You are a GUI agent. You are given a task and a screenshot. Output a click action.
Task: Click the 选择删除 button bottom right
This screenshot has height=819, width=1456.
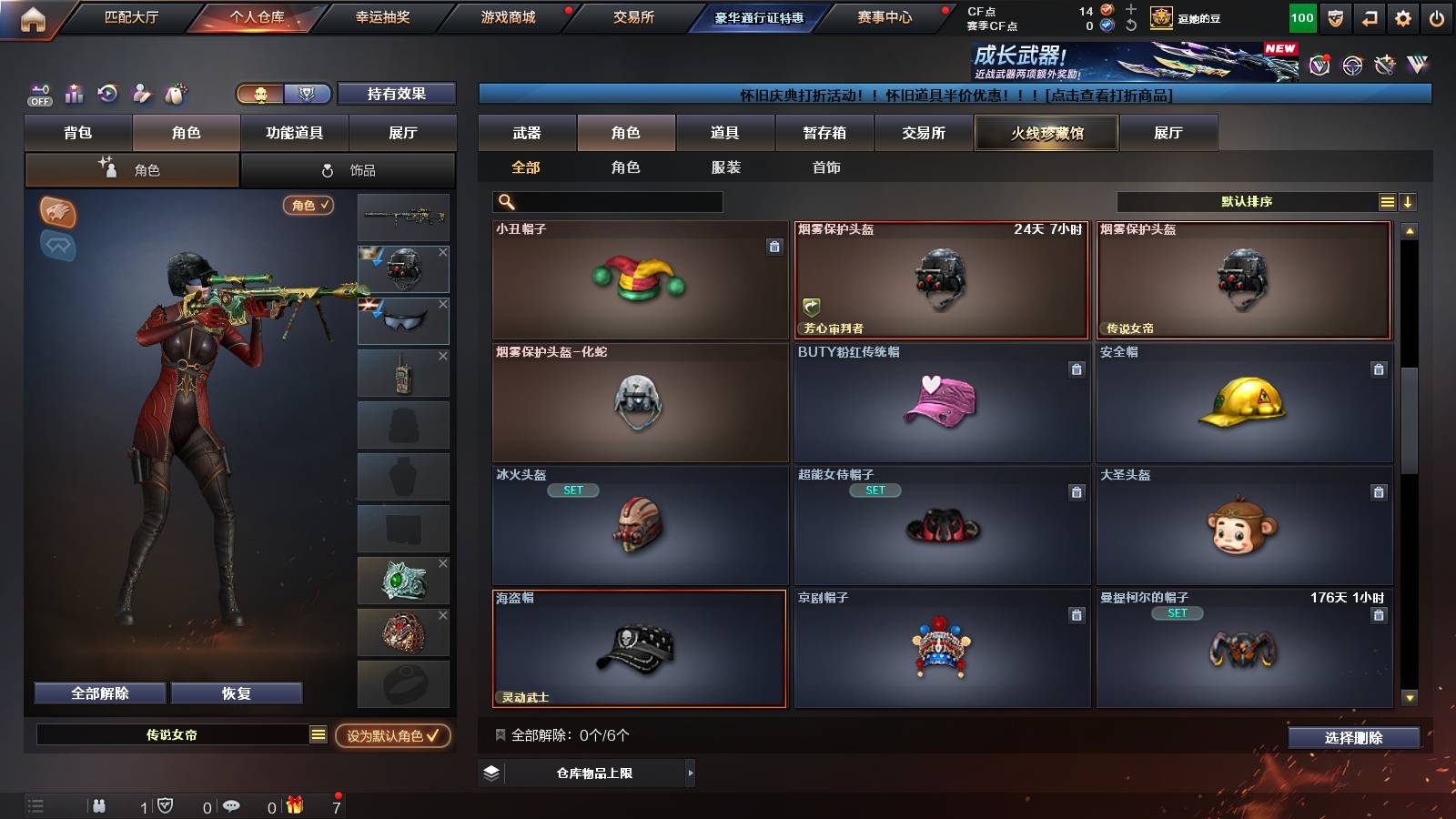click(x=1354, y=738)
